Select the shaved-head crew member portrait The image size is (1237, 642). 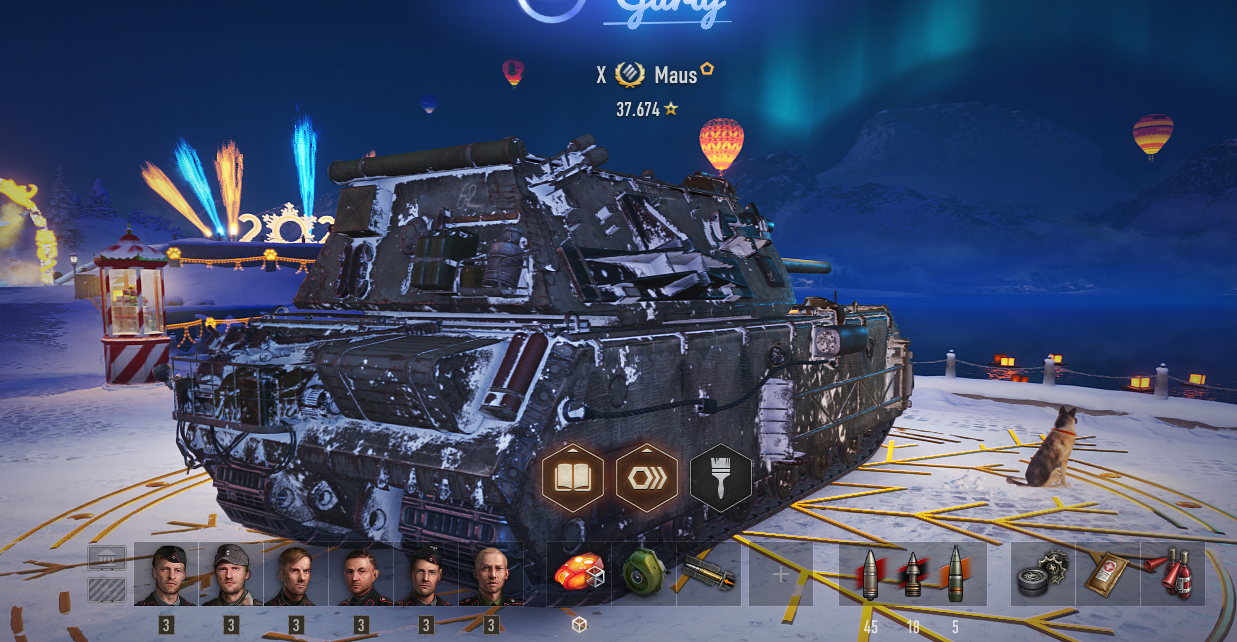tap(491, 575)
